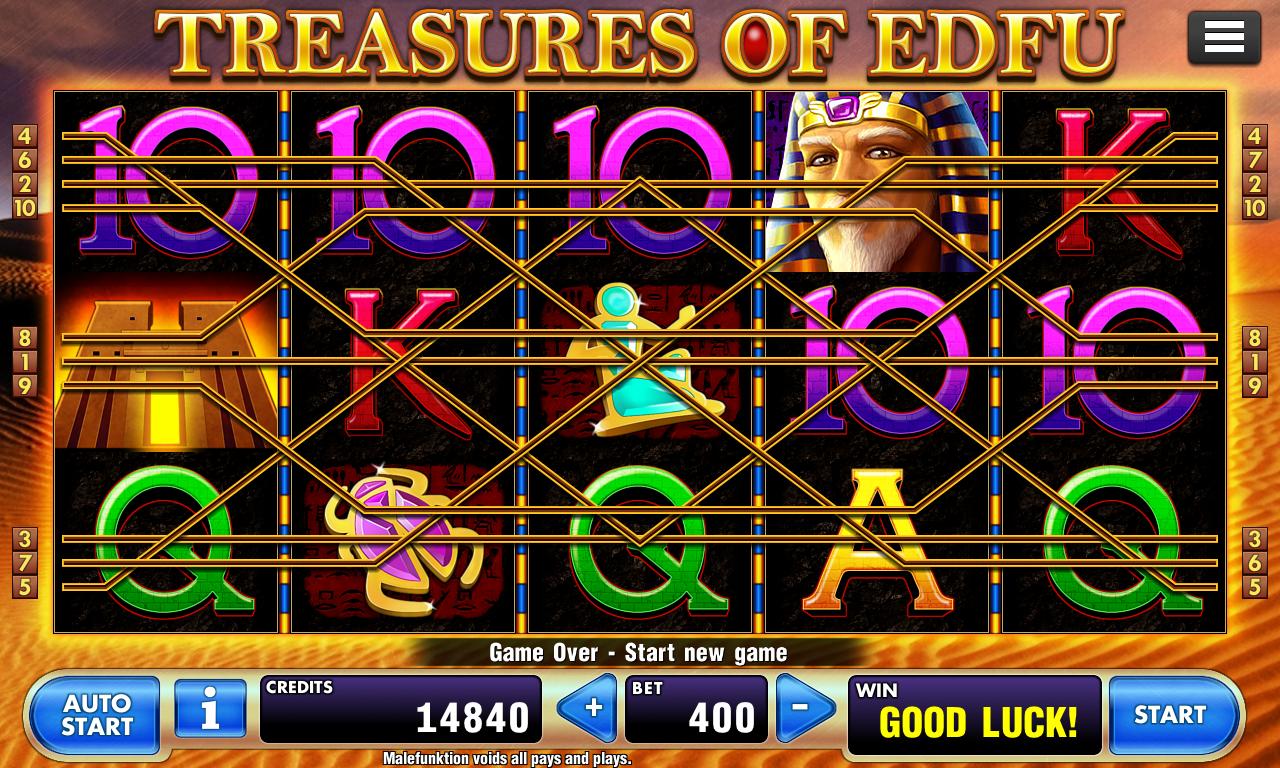The image size is (1280, 768).
Task: Spin the reels with Start
Action: pos(1171,714)
